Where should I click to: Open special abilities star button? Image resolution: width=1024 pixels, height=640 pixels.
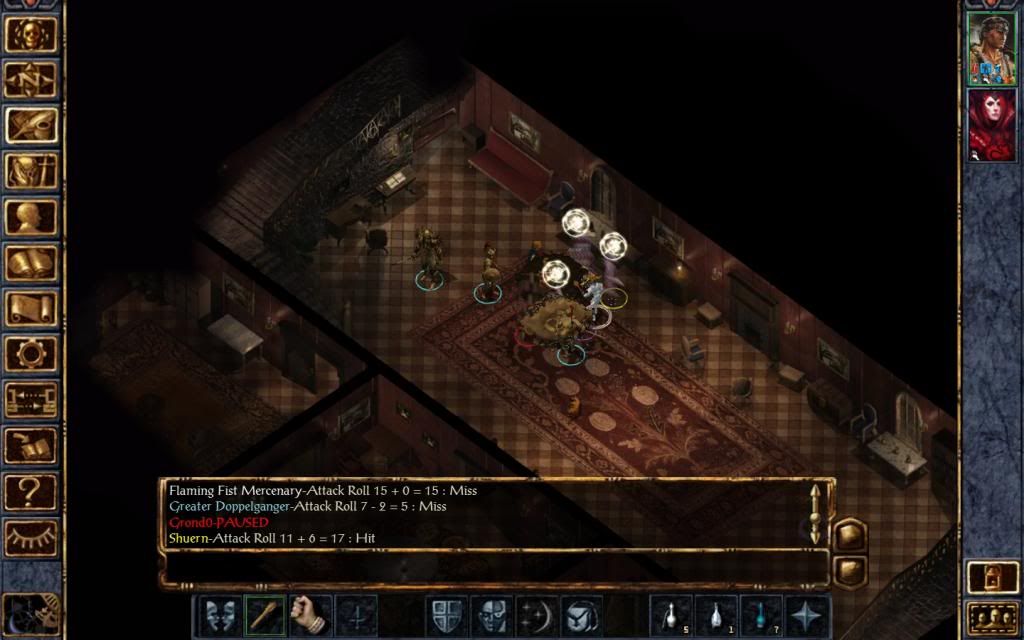click(806, 615)
